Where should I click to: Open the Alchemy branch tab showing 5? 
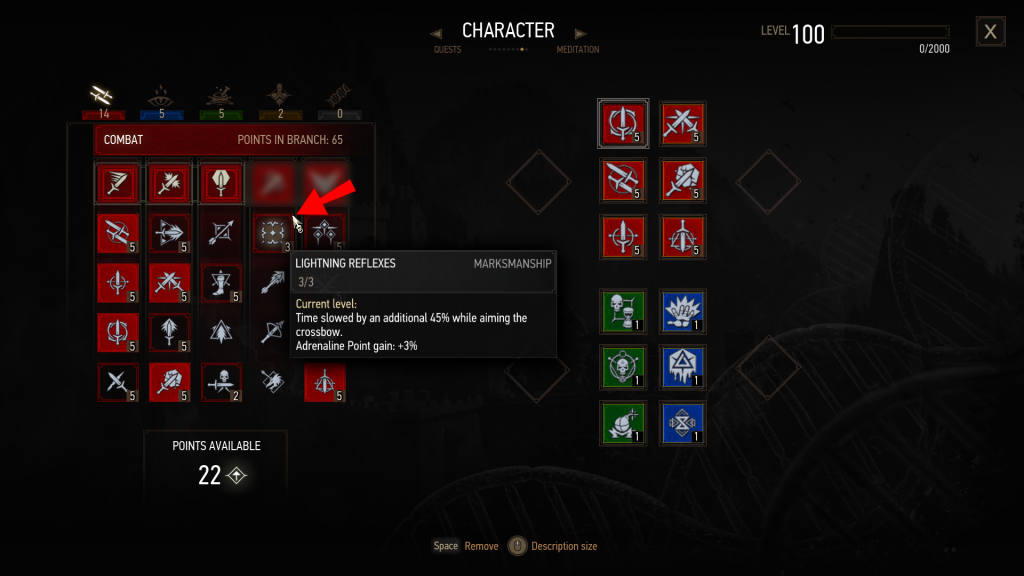[221, 96]
